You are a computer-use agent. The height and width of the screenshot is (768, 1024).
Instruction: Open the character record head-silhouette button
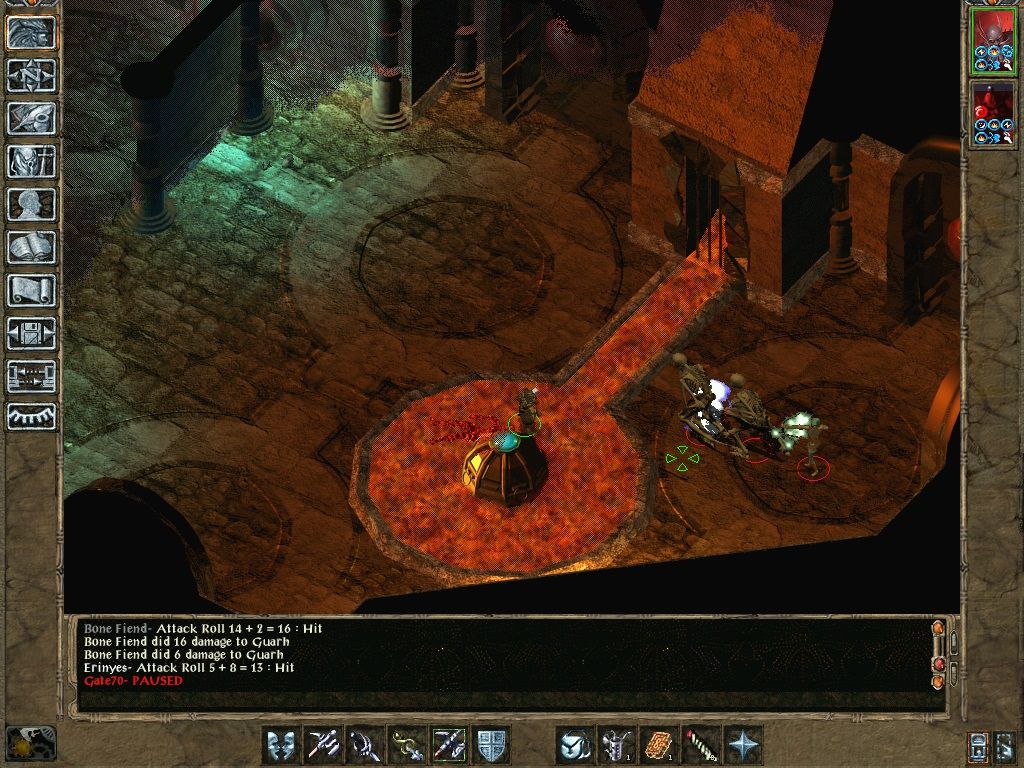point(32,204)
